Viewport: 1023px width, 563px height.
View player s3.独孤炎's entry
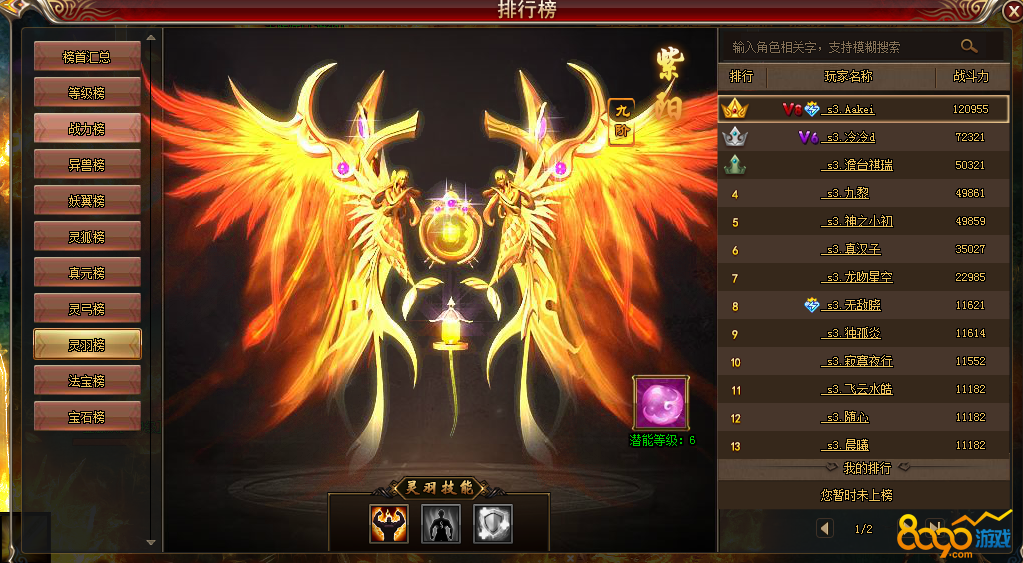pos(858,334)
